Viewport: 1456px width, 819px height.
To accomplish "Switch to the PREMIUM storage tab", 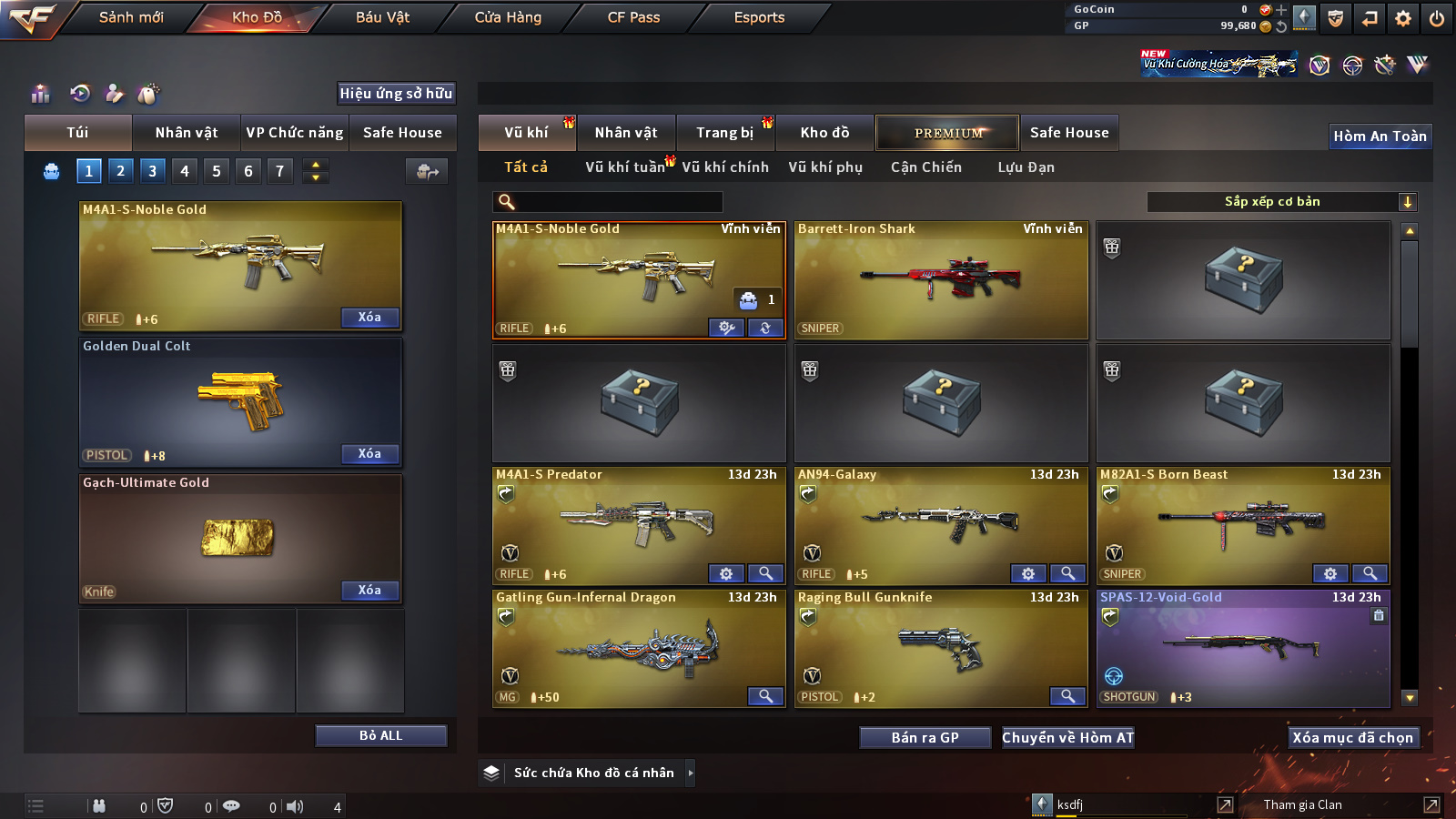I will (947, 133).
